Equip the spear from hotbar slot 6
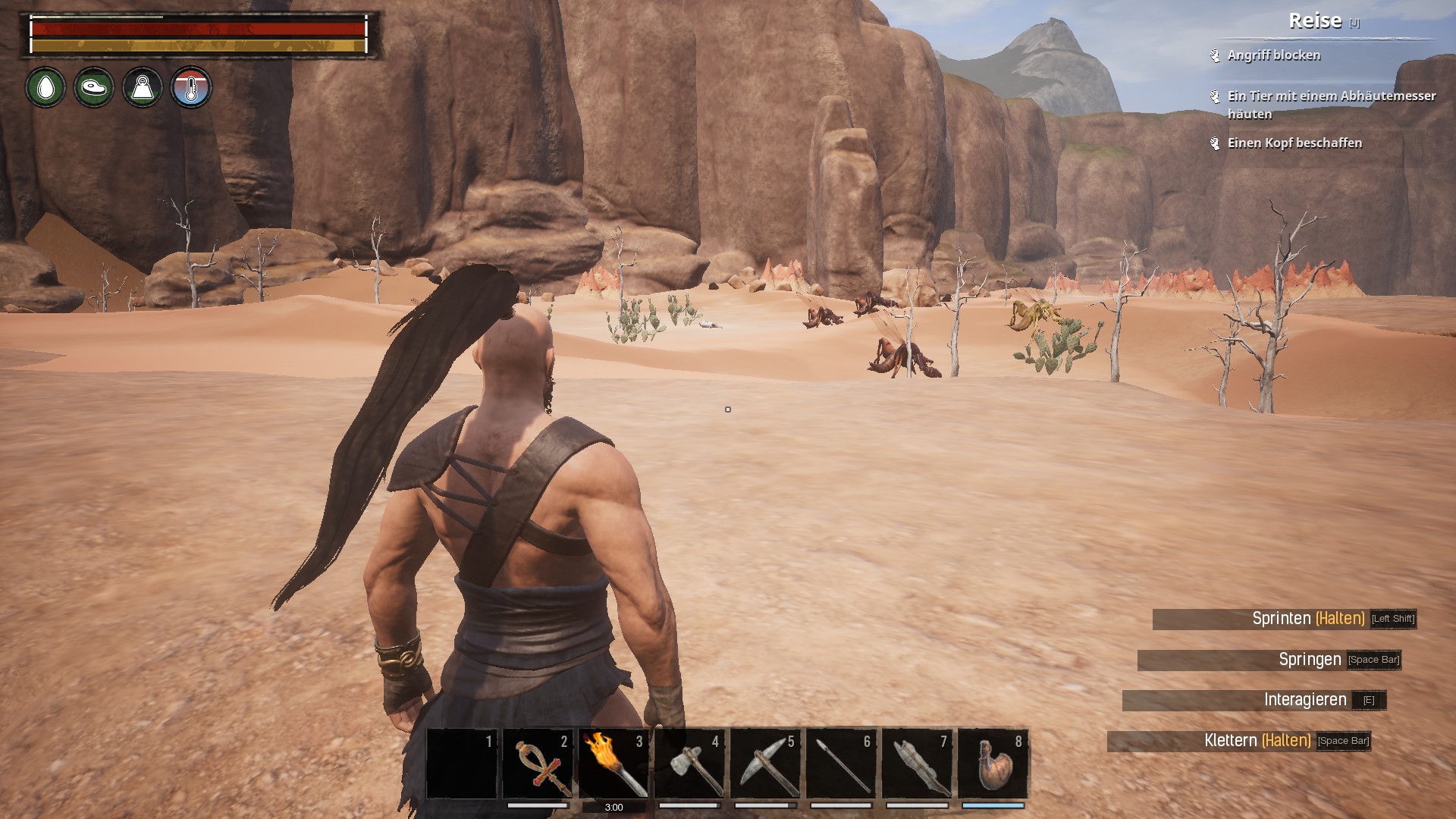The image size is (1456, 819). (841, 764)
